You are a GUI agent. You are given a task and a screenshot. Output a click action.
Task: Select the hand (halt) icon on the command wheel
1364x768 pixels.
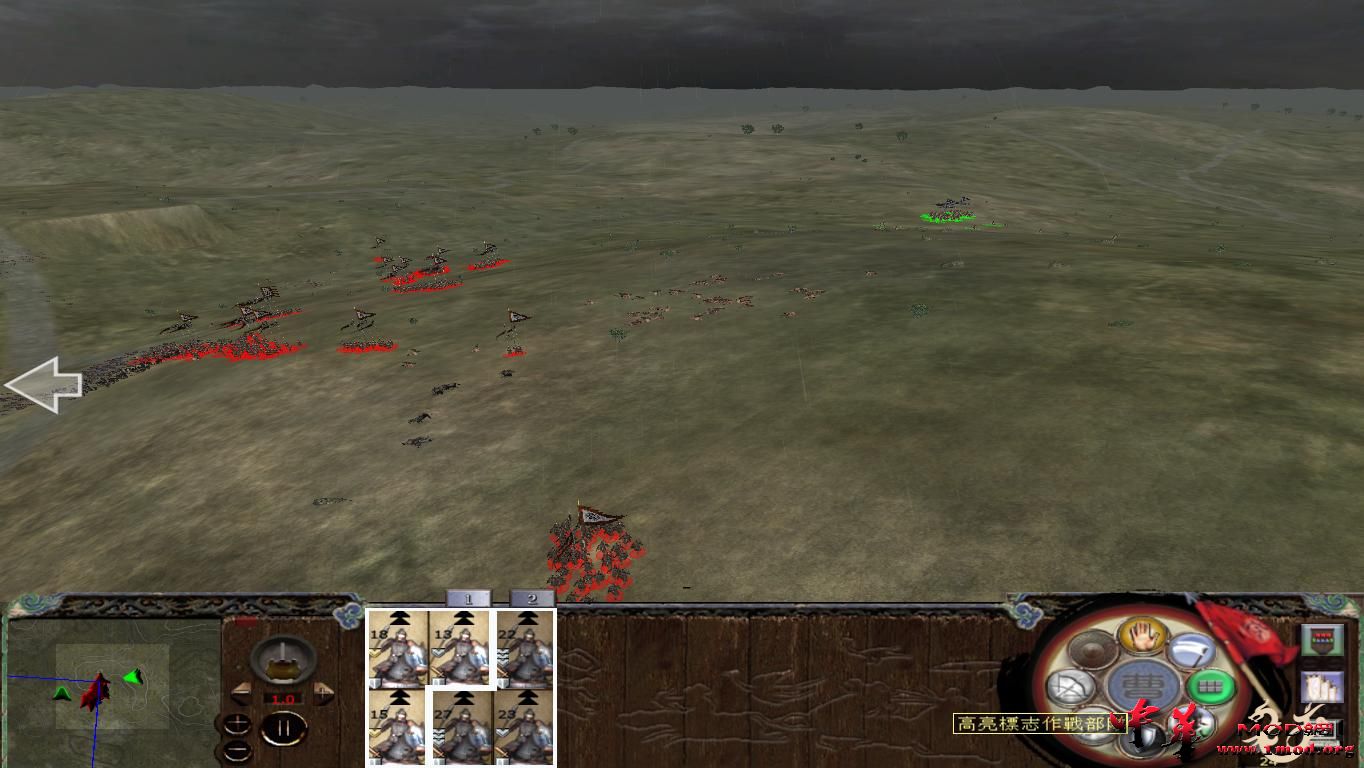click(x=1142, y=638)
